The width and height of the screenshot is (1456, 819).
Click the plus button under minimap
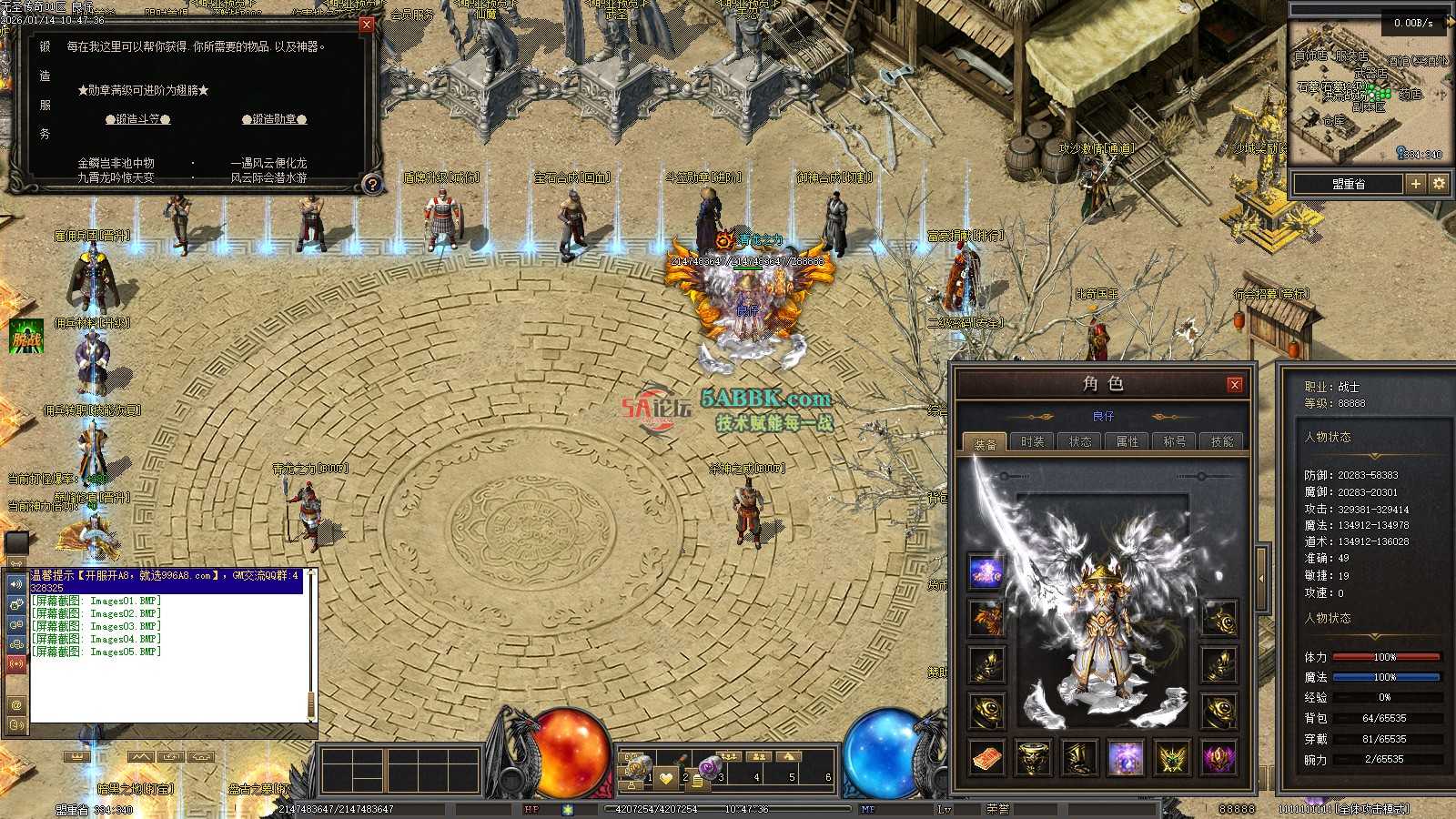click(x=1415, y=184)
